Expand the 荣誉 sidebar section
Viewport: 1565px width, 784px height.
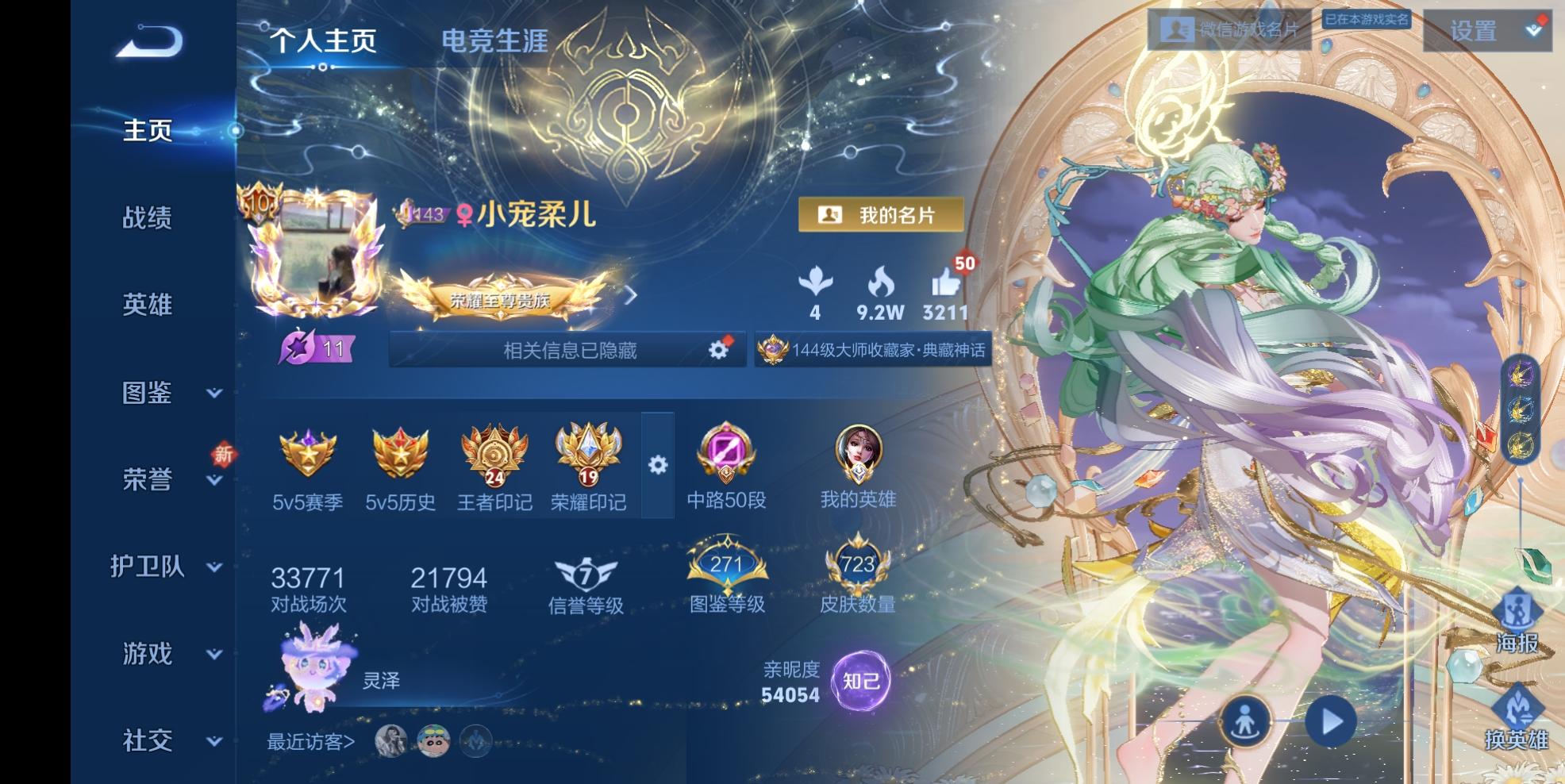point(149,480)
